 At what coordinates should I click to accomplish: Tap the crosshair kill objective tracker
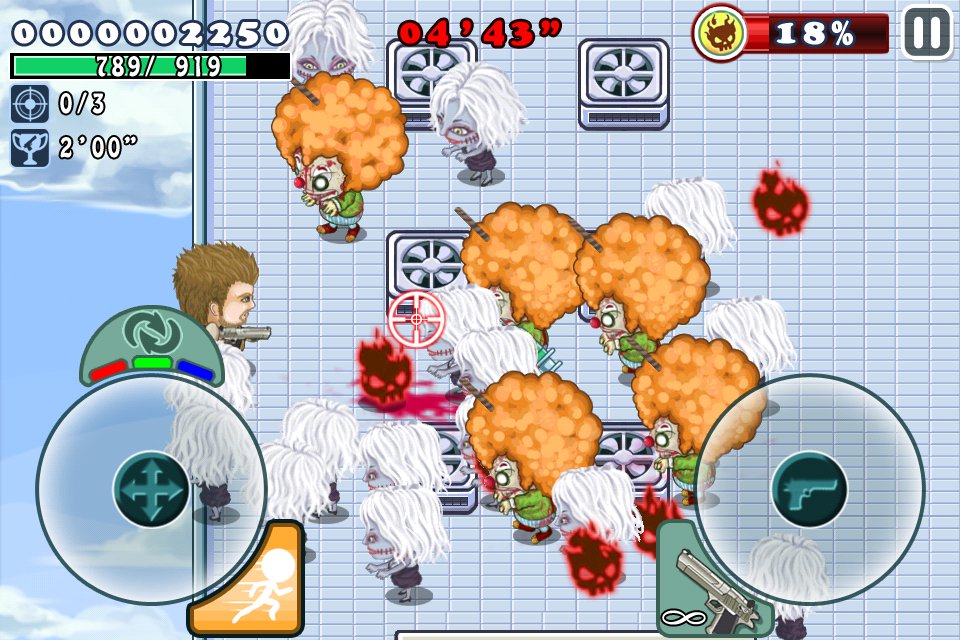pos(28,104)
